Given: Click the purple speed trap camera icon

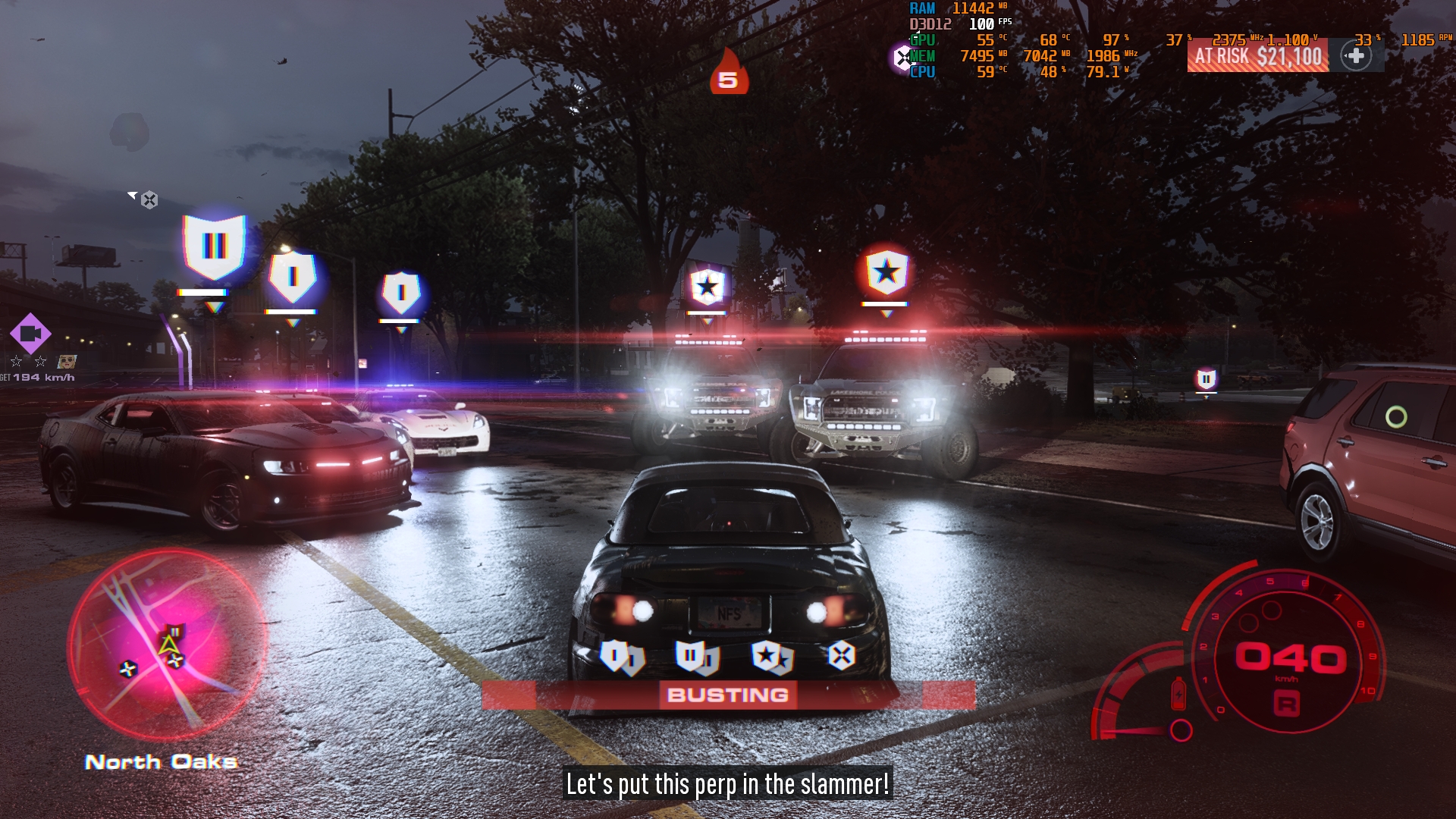Looking at the screenshot, I should (x=30, y=333).
